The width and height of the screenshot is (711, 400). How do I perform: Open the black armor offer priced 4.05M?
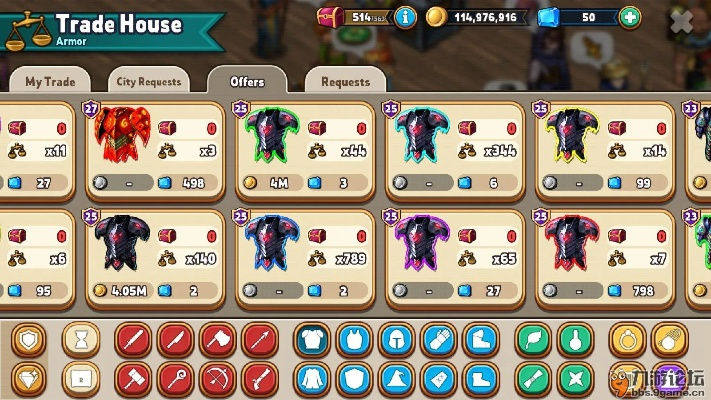pyautogui.click(x=159, y=258)
